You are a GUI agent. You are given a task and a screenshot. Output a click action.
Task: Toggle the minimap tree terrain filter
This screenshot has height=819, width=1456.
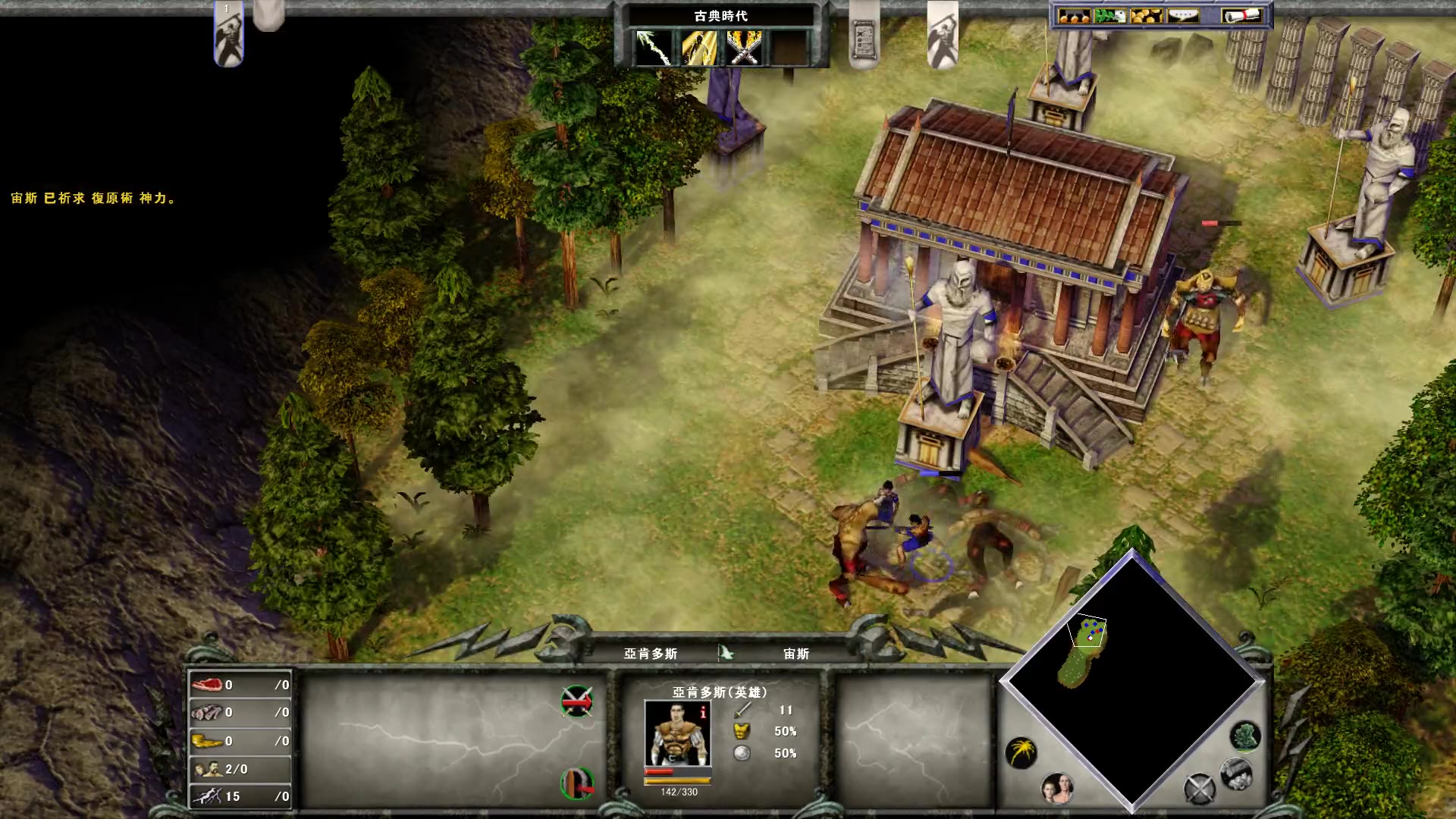click(x=1244, y=736)
